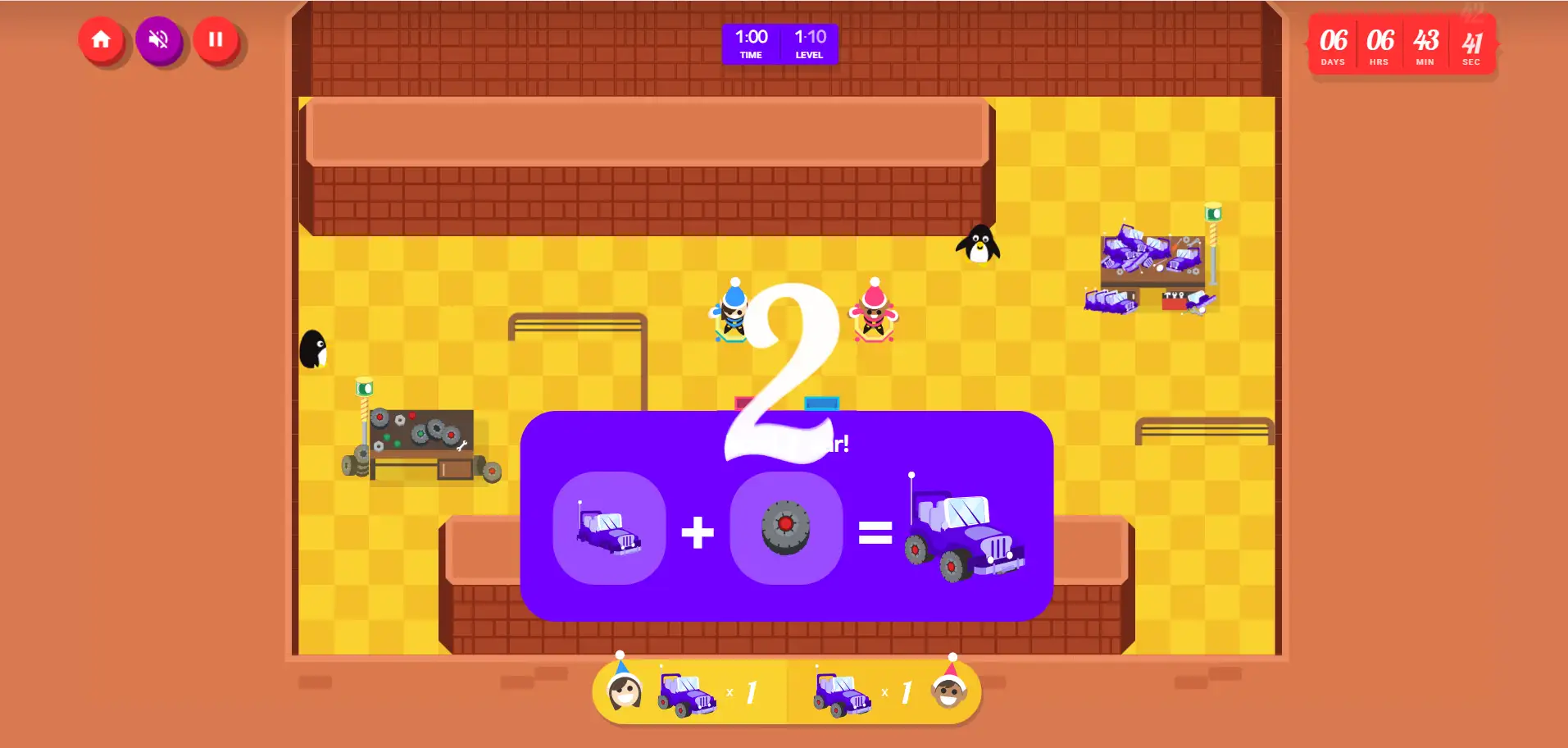The width and height of the screenshot is (1568, 748).
Task: Click the blue-hatted elf player
Action: pos(730,314)
